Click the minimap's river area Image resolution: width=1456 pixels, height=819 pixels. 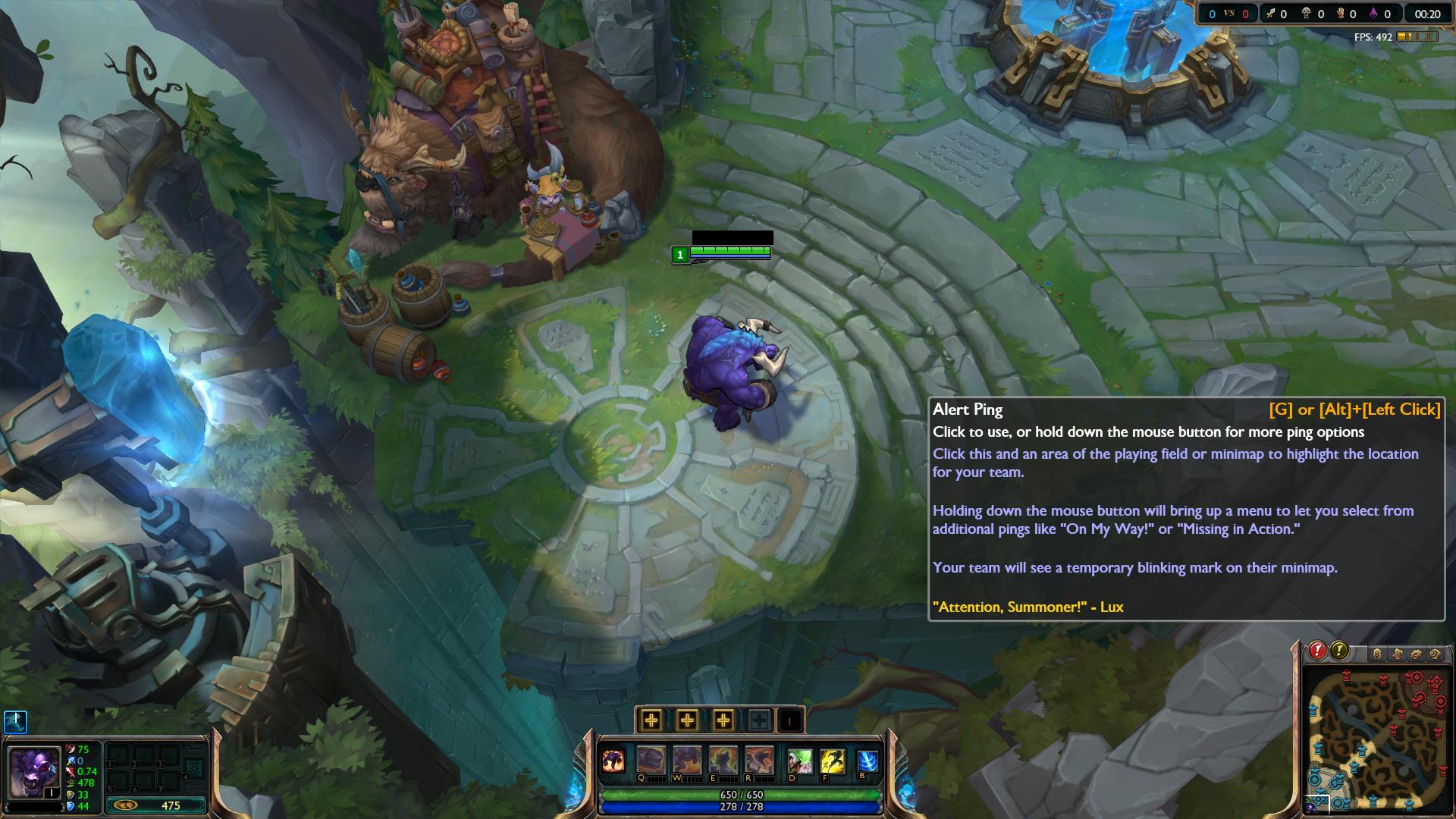pos(1373,740)
